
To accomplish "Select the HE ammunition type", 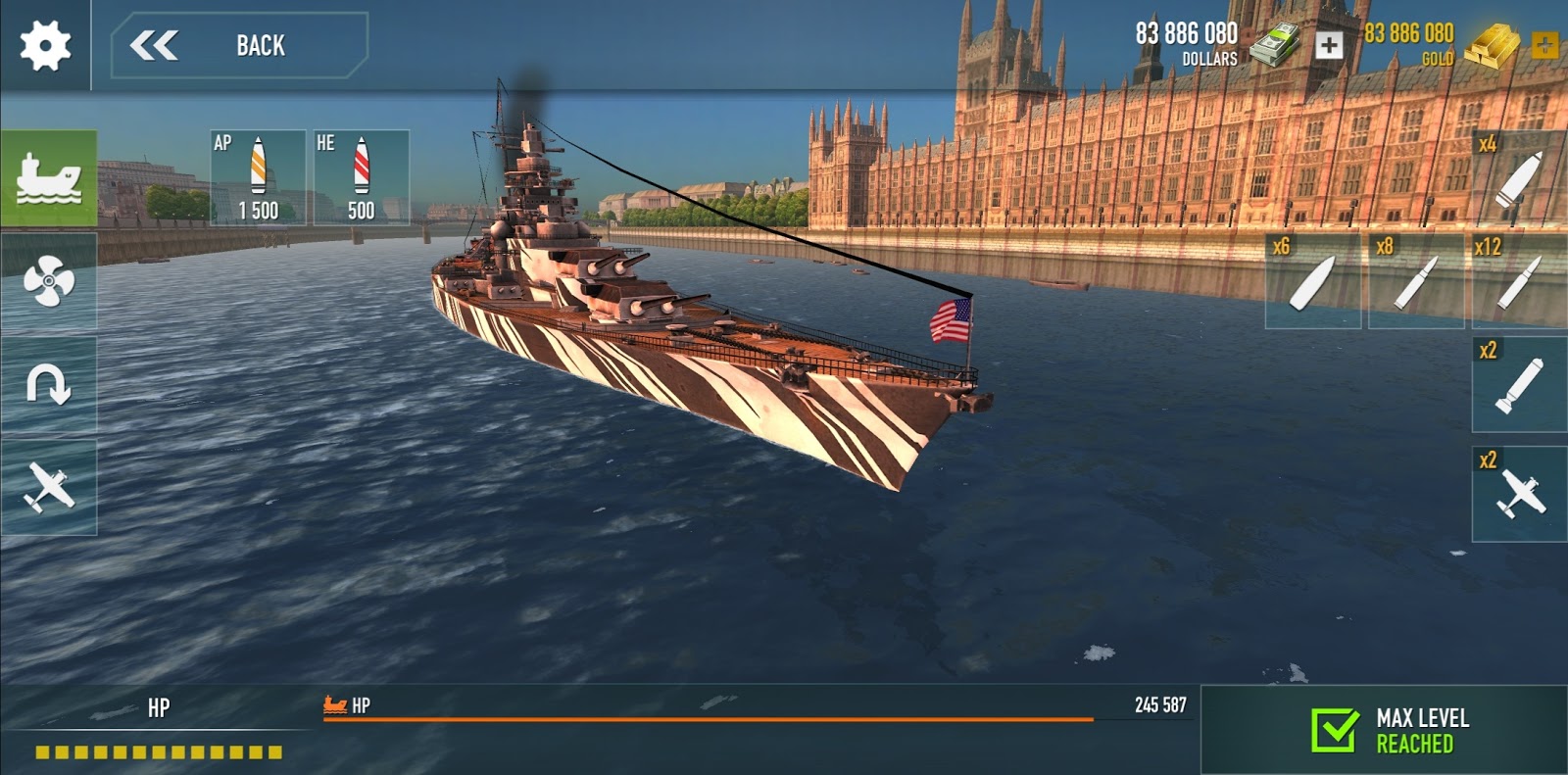I will 362,176.
